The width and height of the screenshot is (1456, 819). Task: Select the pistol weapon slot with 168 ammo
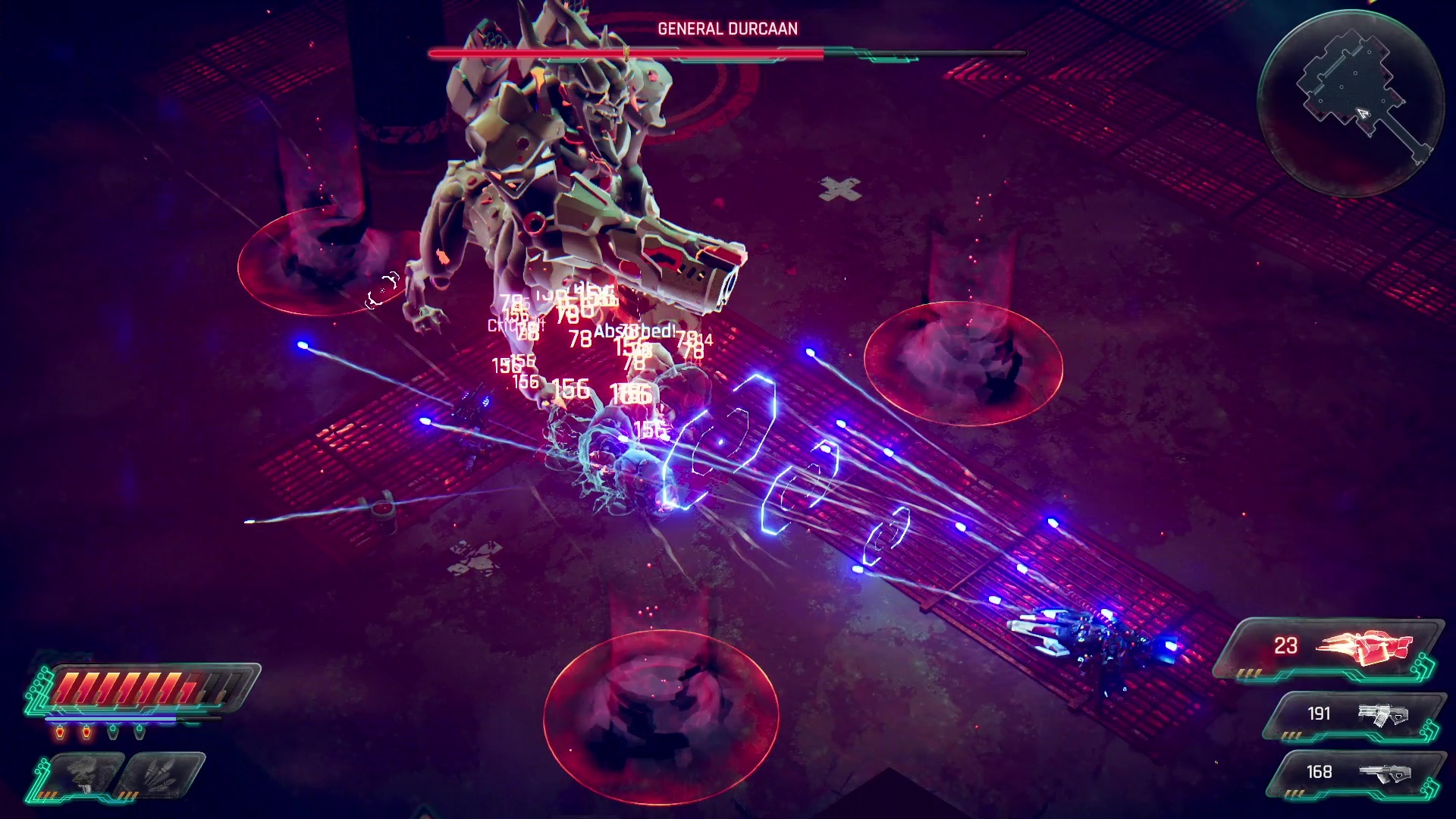[x=1354, y=771]
